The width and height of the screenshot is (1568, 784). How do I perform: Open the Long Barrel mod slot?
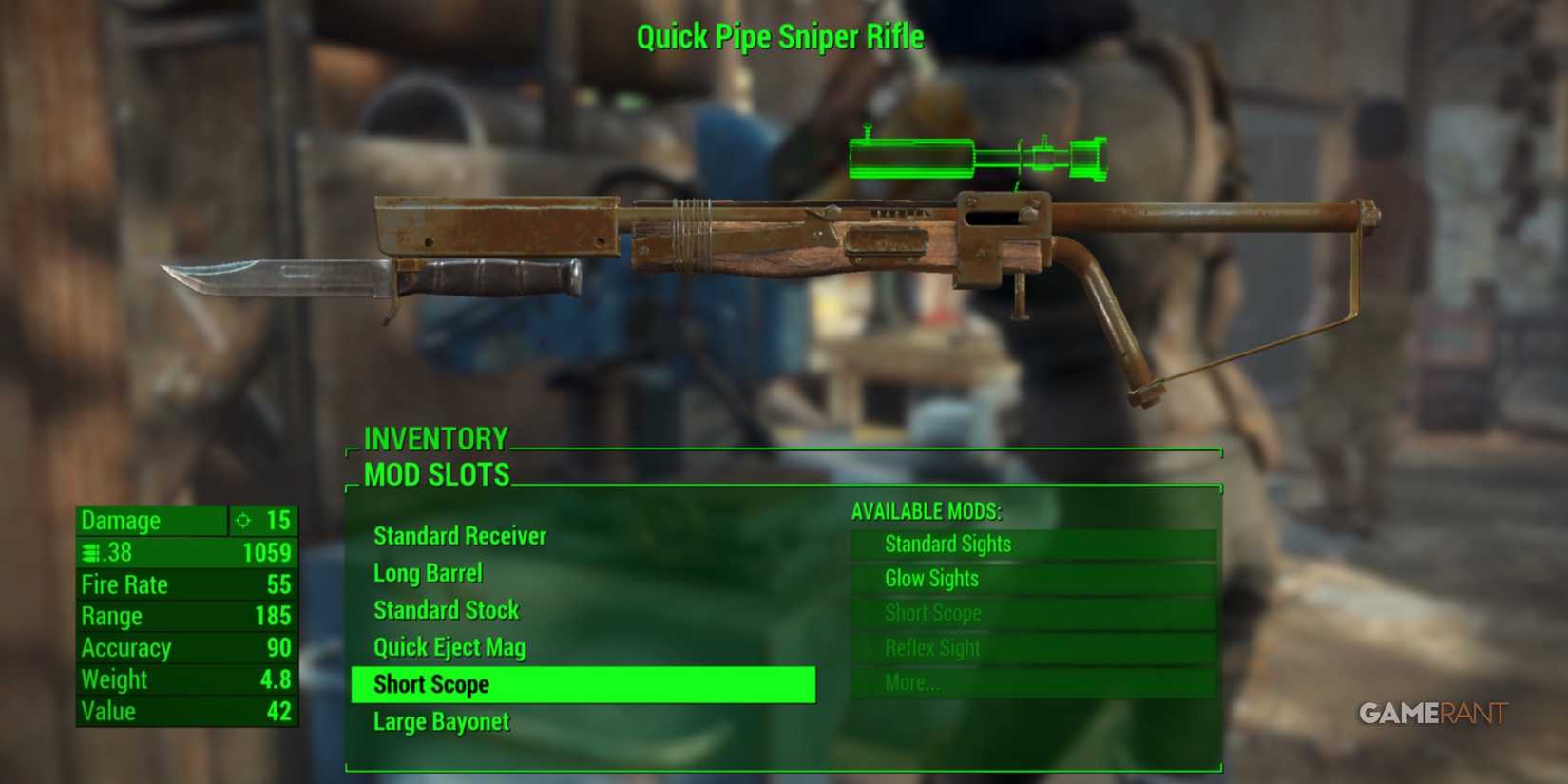pos(428,573)
